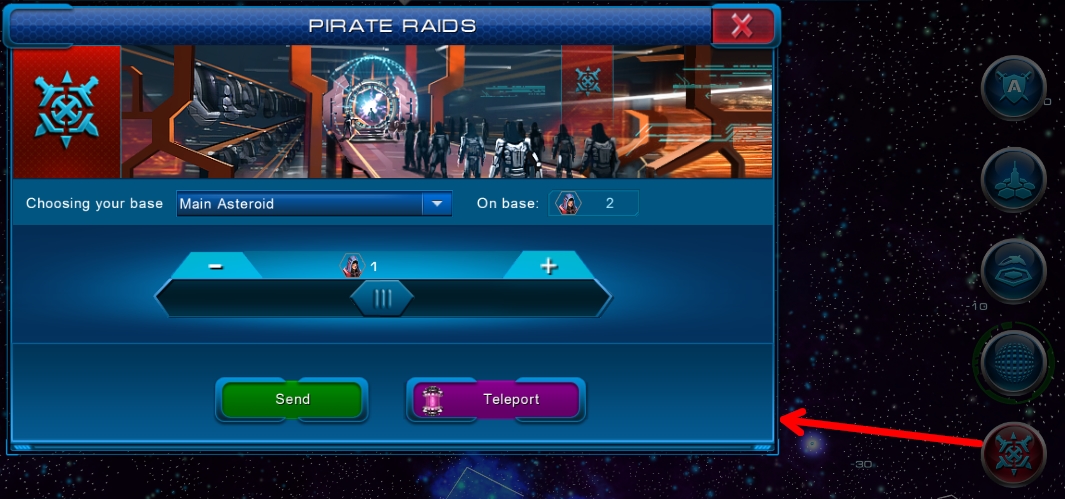Screen dimensions: 1065x499
Task: Decrease unit count with minus button
Action: point(216,266)
